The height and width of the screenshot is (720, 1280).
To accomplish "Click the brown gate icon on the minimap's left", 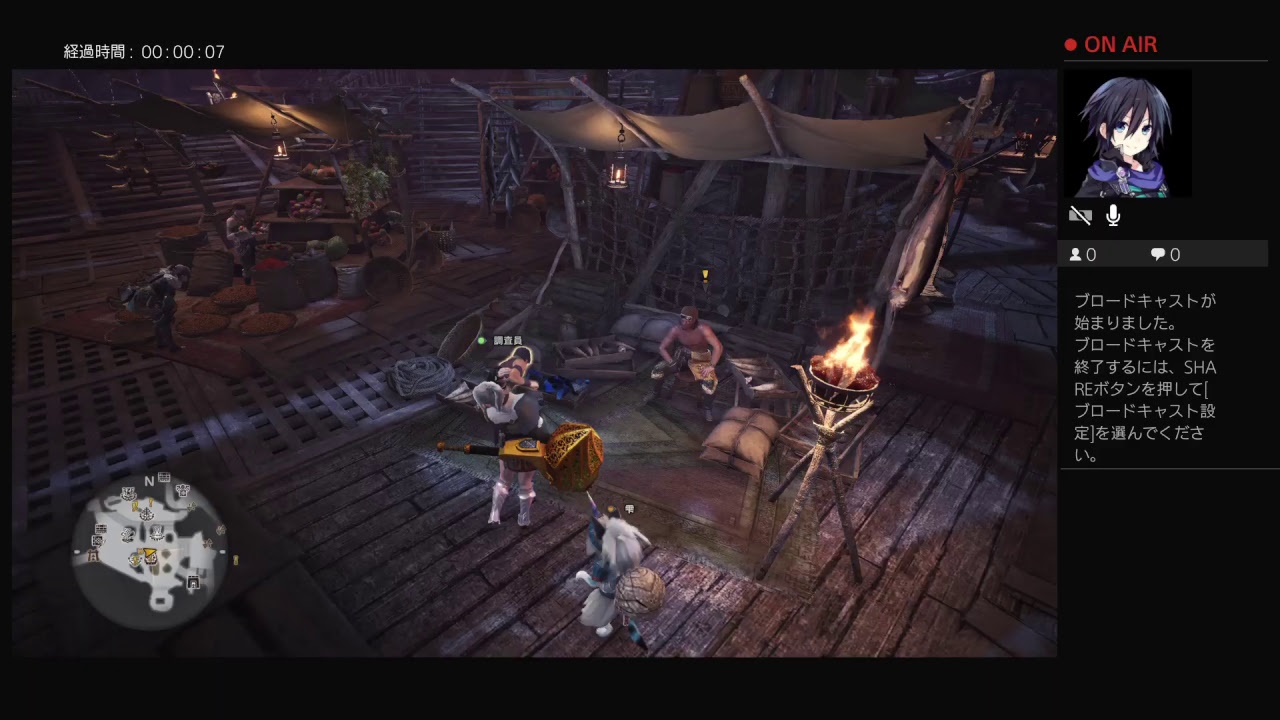I will (94, 555).
